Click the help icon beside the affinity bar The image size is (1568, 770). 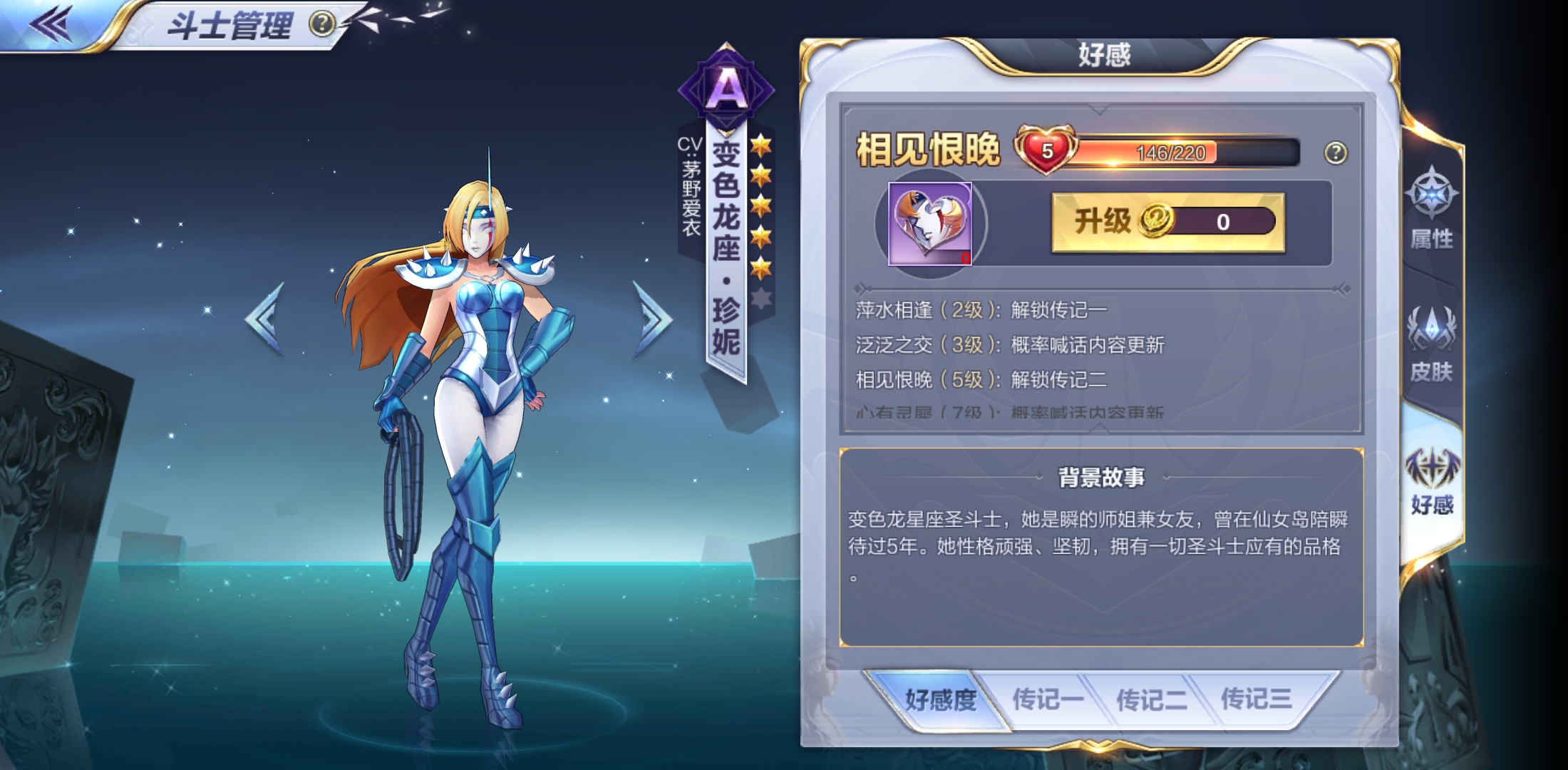(1337, 151)
